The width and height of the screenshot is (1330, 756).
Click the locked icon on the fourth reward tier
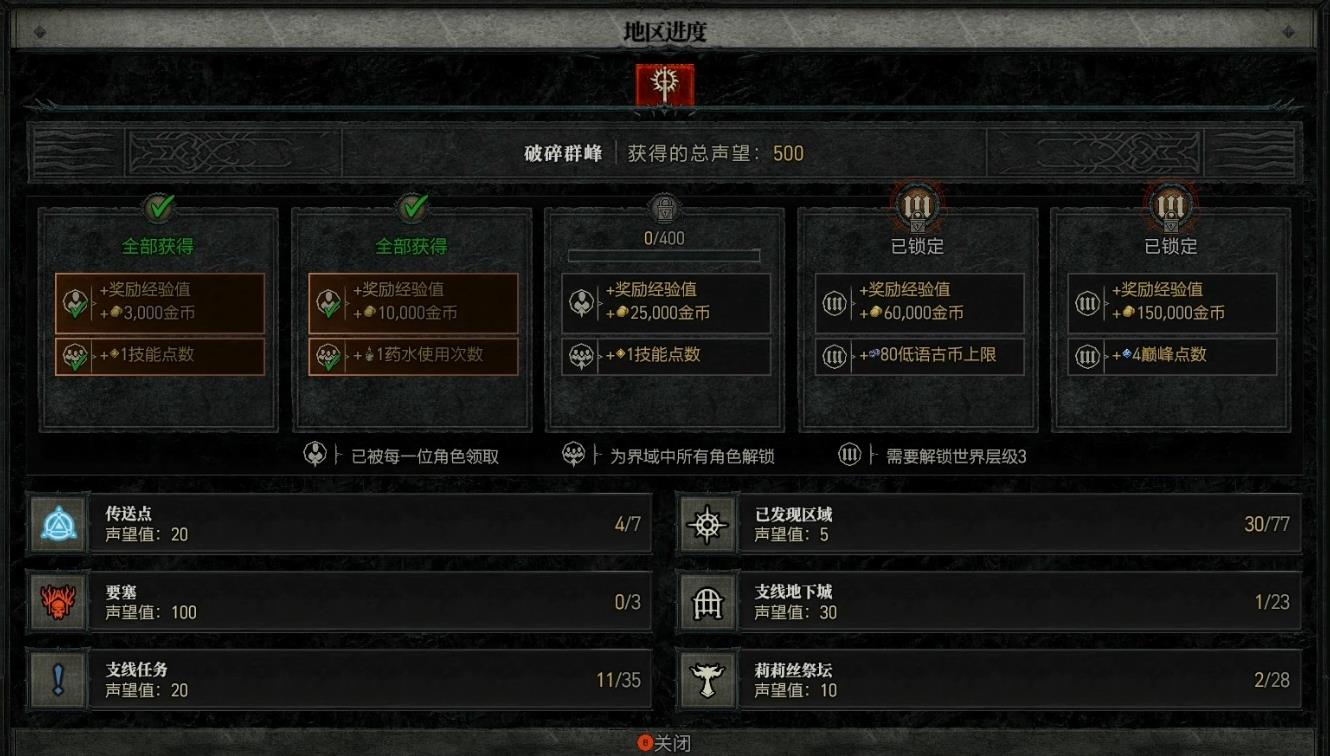(917, 205)
